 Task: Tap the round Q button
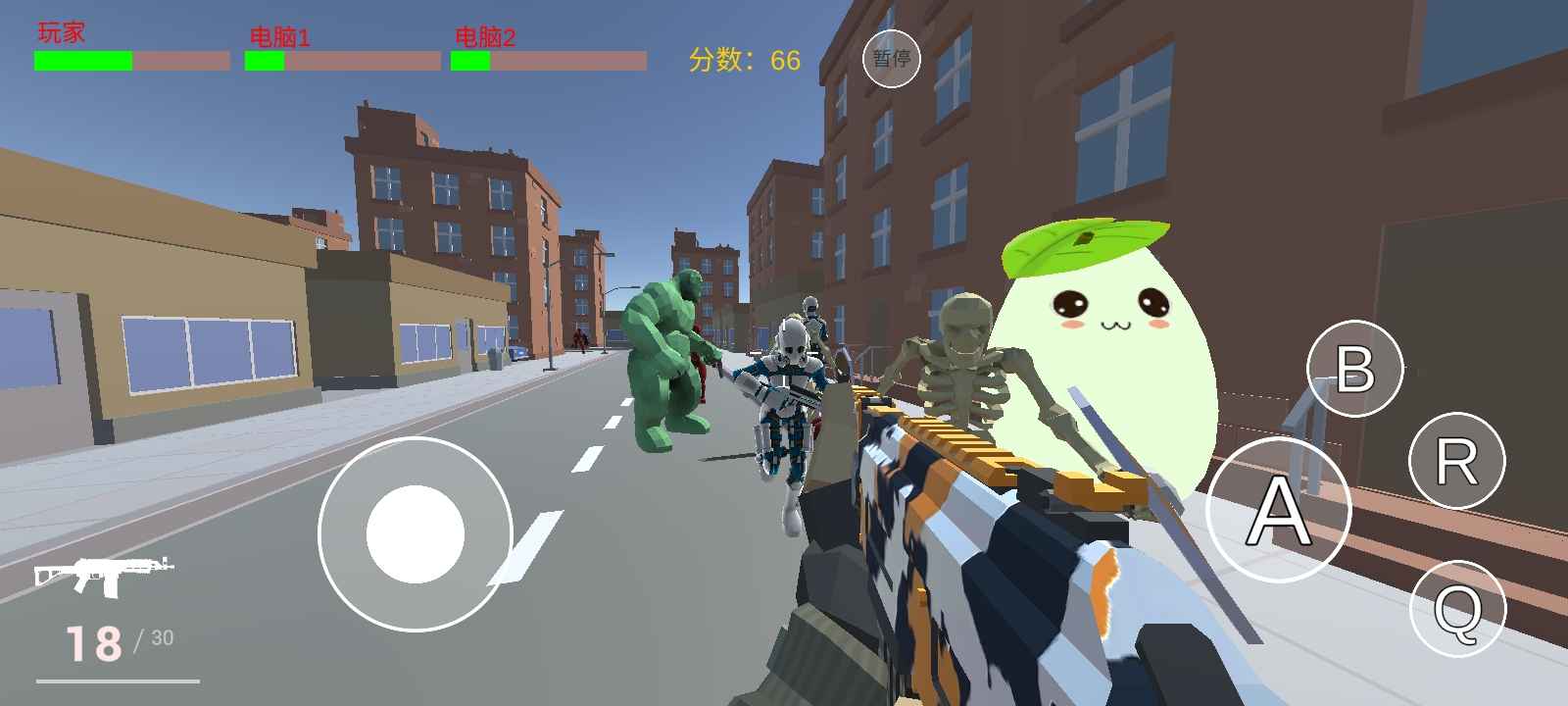(1457, 609)
